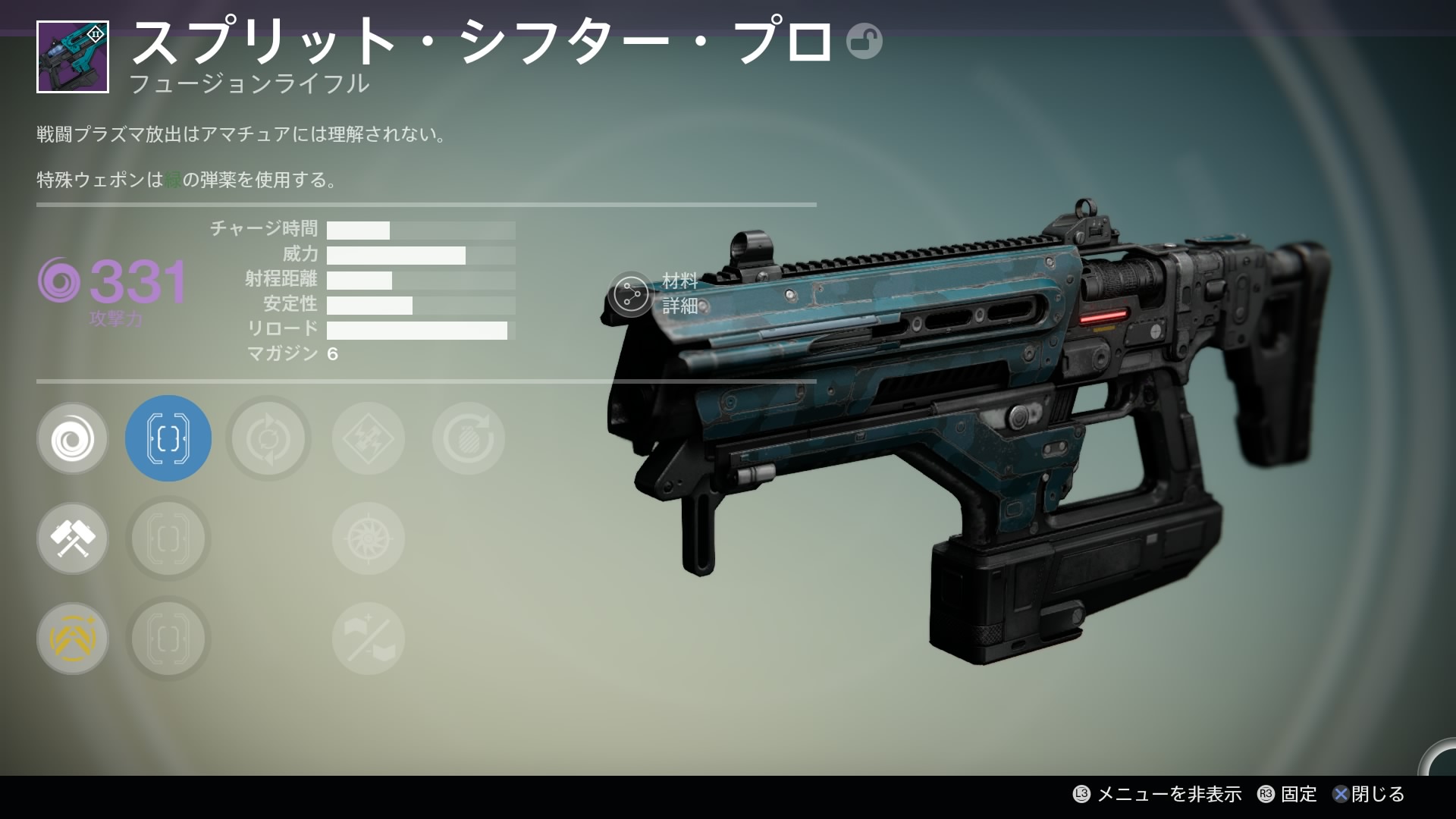Select the crossed hammers upgrade node

click(73, 538)
